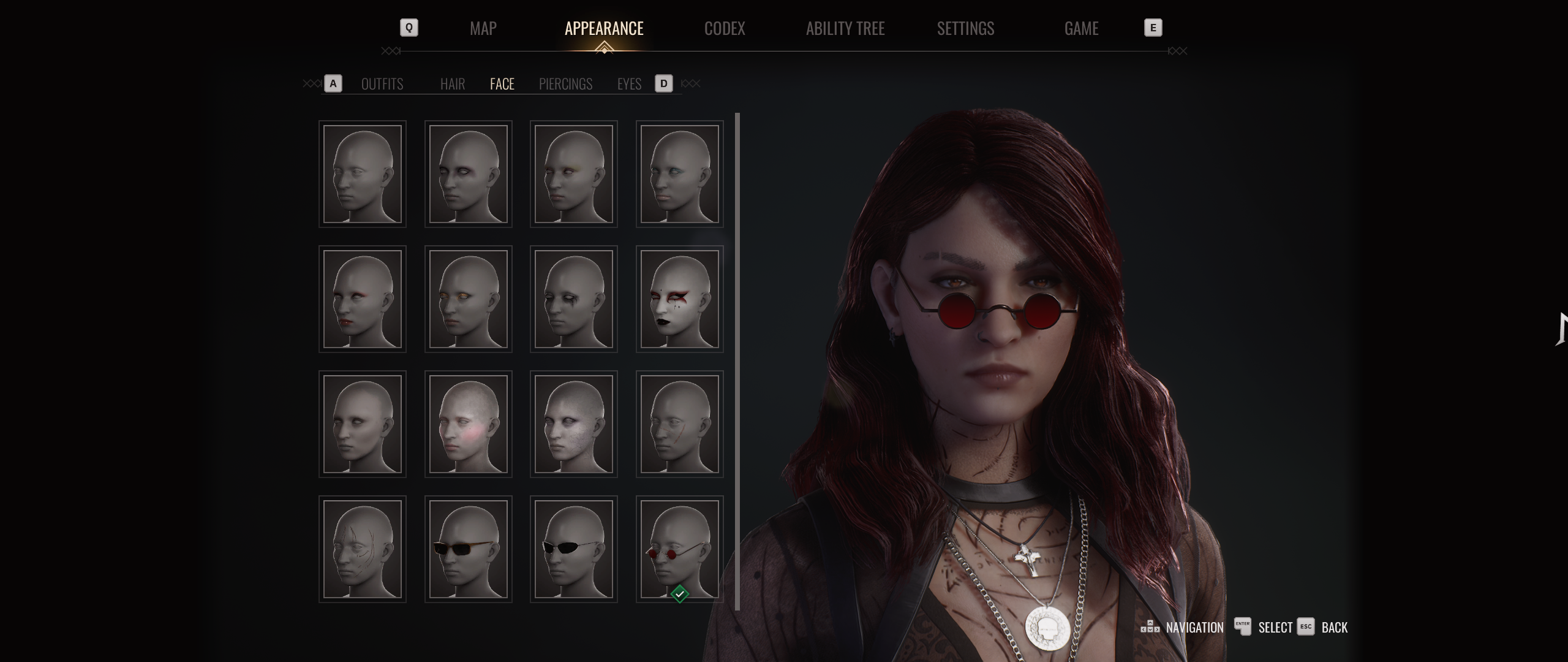Select the Game tab
The image size is (1568, 662).
pos(1081,28)
